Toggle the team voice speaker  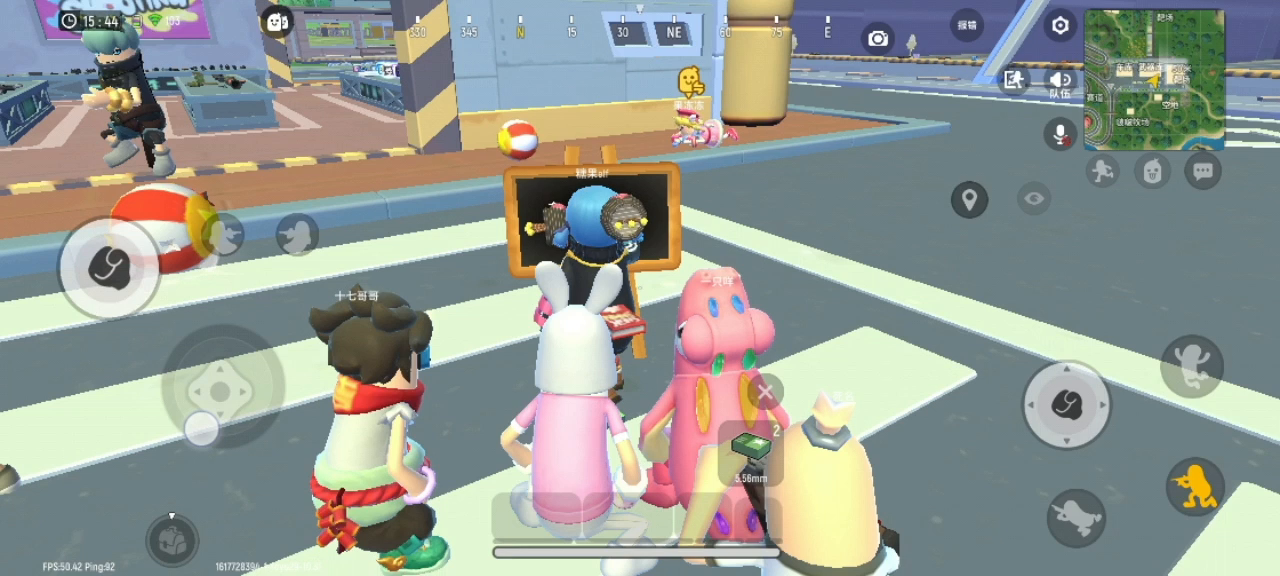click(1059, 80)
